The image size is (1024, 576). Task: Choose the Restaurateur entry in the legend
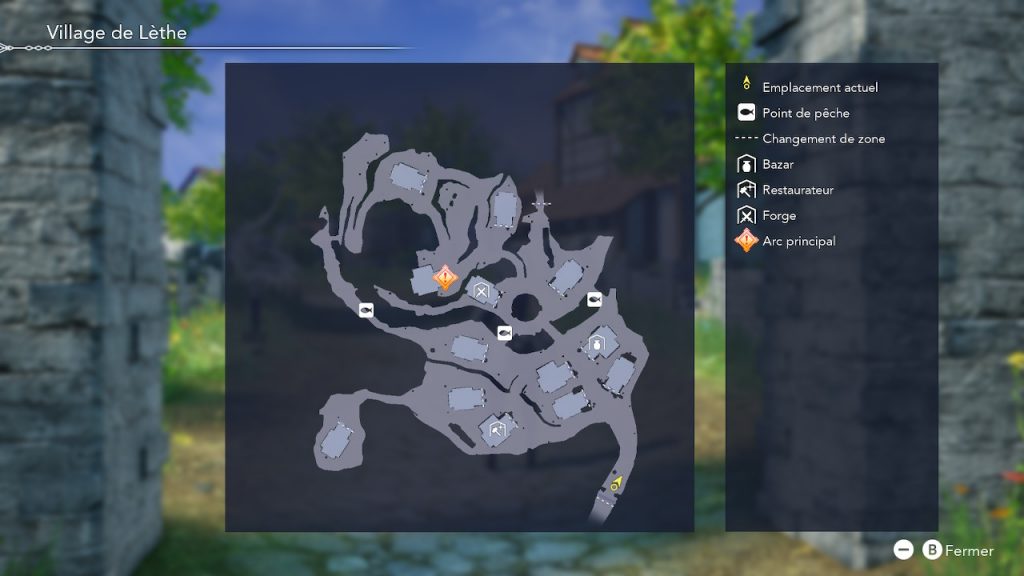(x=797, y=190)
